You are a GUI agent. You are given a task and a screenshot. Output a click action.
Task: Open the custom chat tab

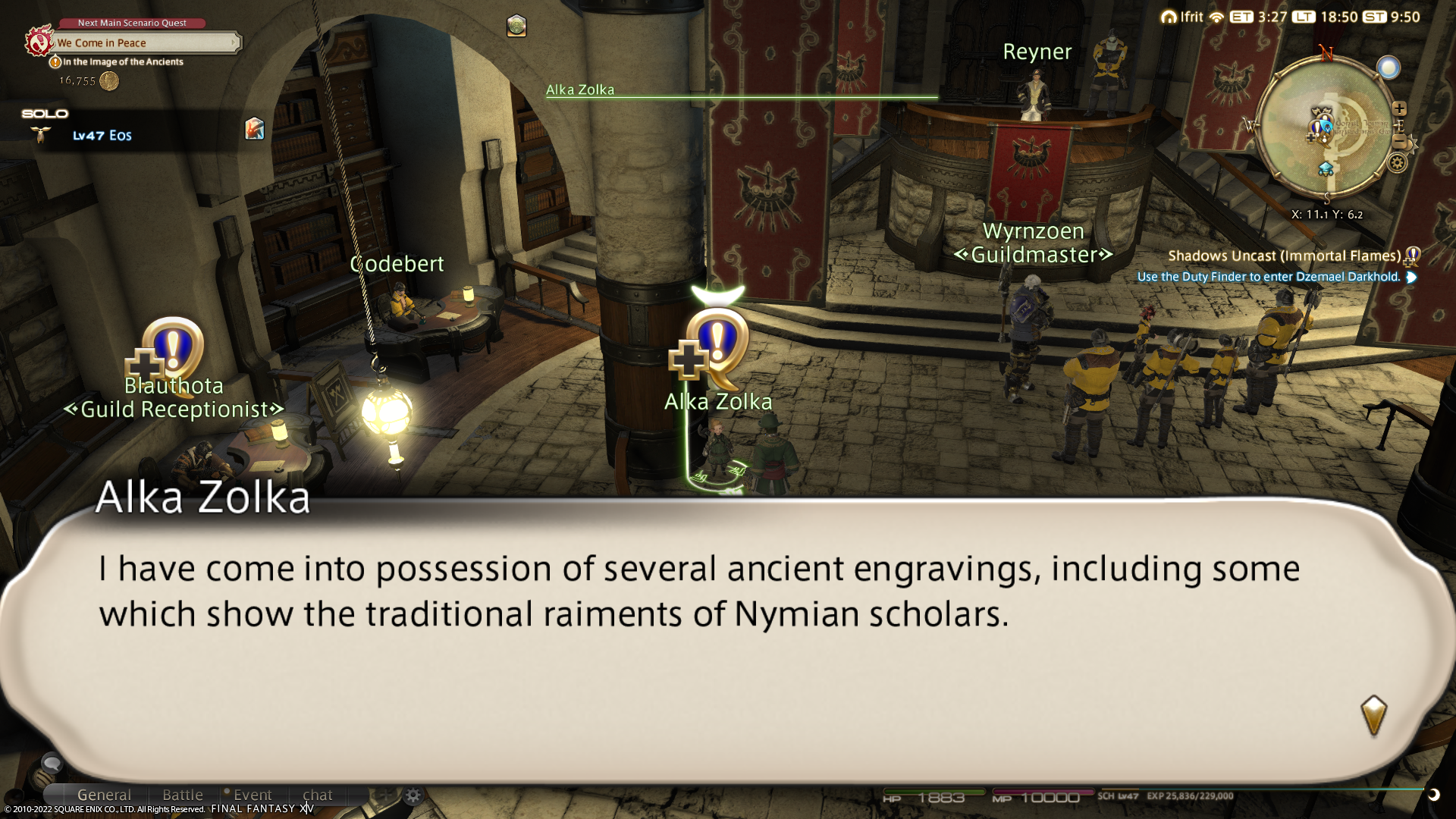[318, 795]
